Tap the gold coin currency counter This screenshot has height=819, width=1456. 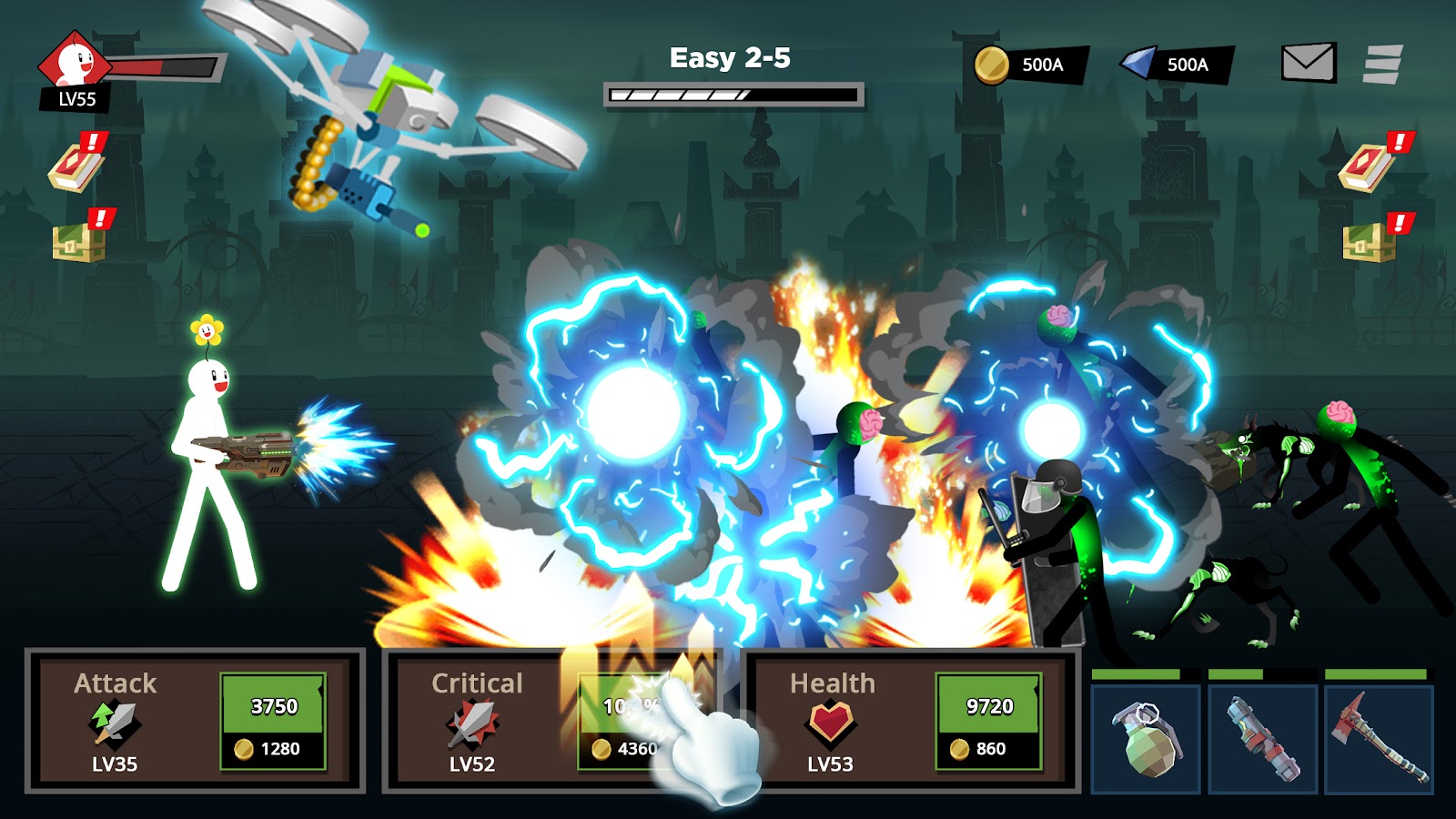point(1029,65)
